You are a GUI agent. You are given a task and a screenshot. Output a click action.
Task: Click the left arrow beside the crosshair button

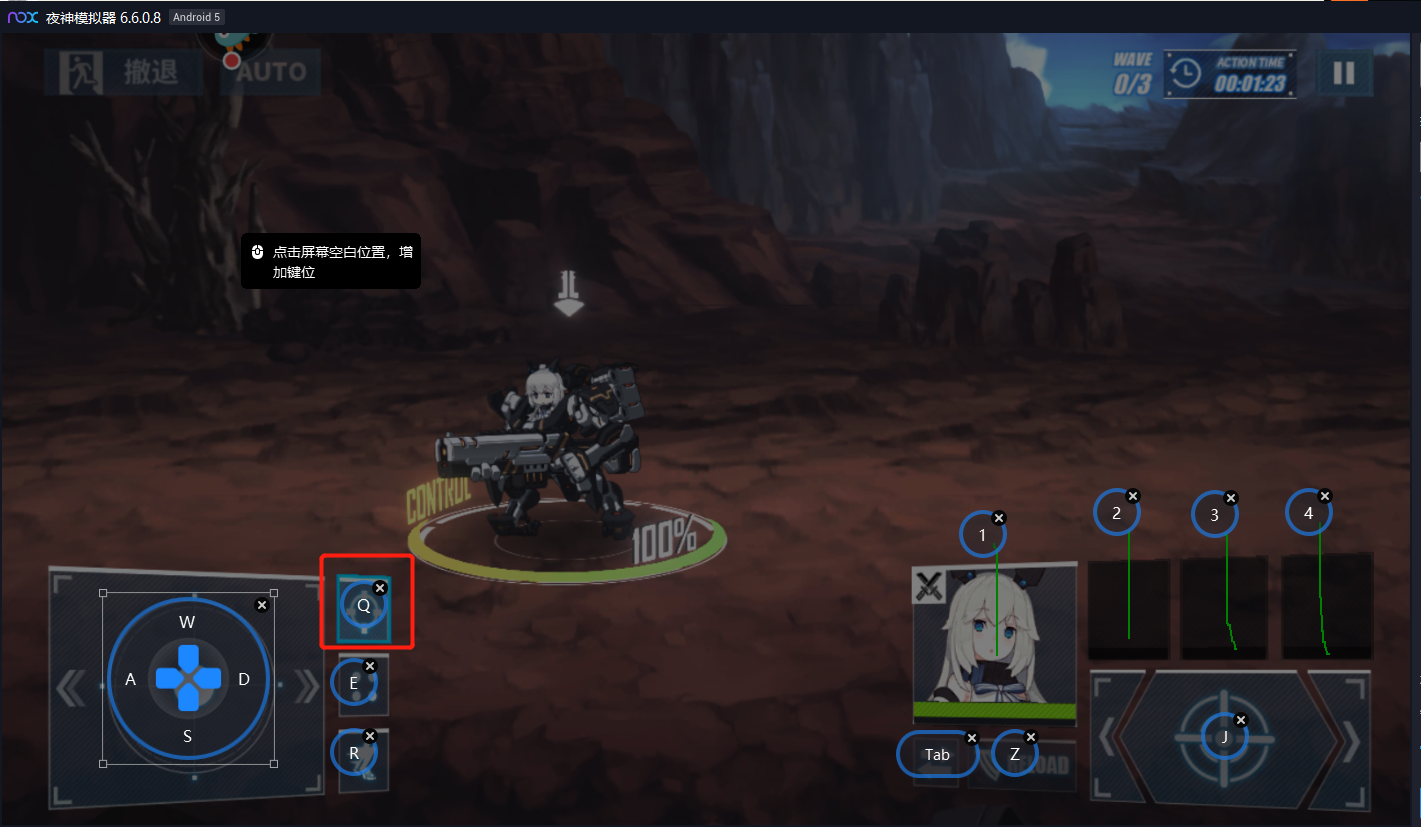(1107, 738)
